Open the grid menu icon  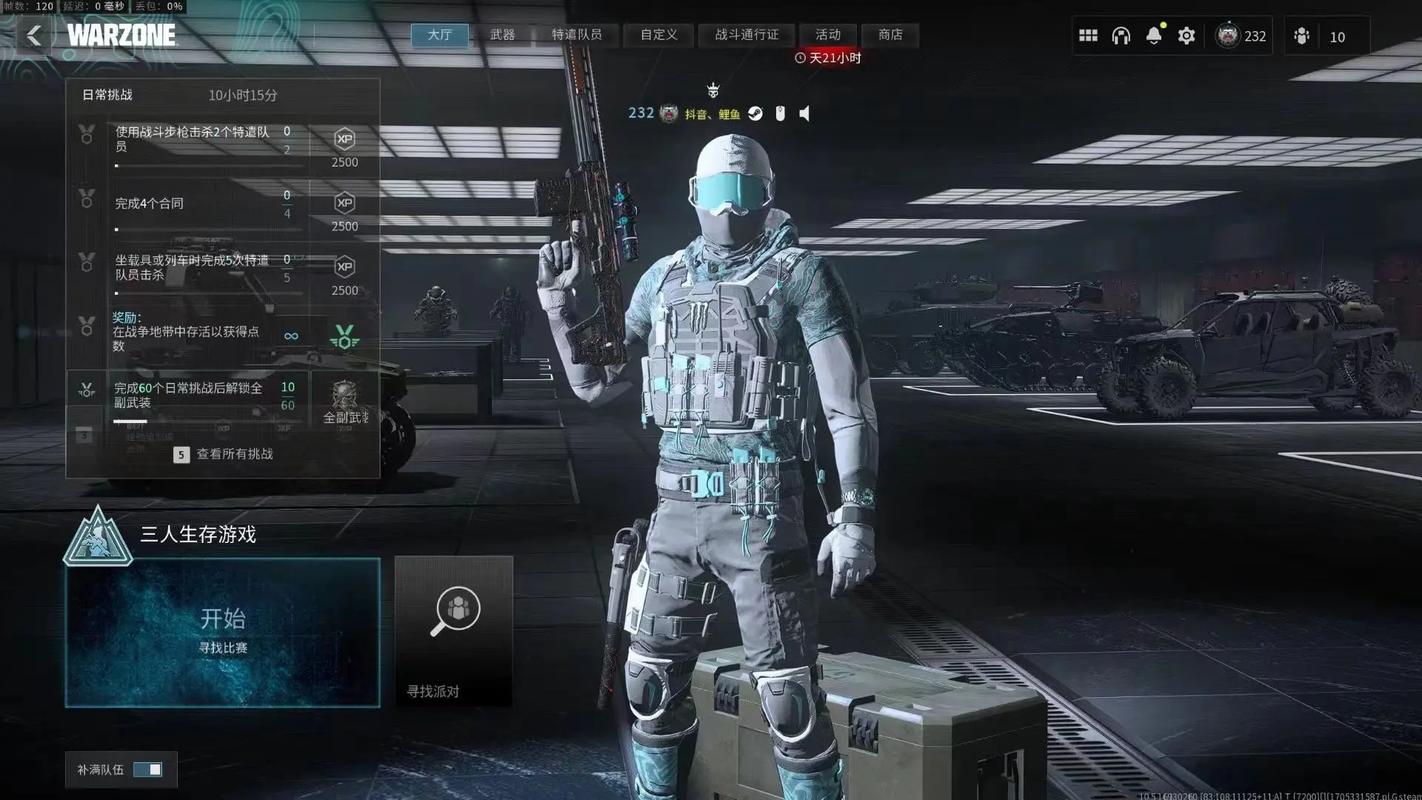(1088, 36)
